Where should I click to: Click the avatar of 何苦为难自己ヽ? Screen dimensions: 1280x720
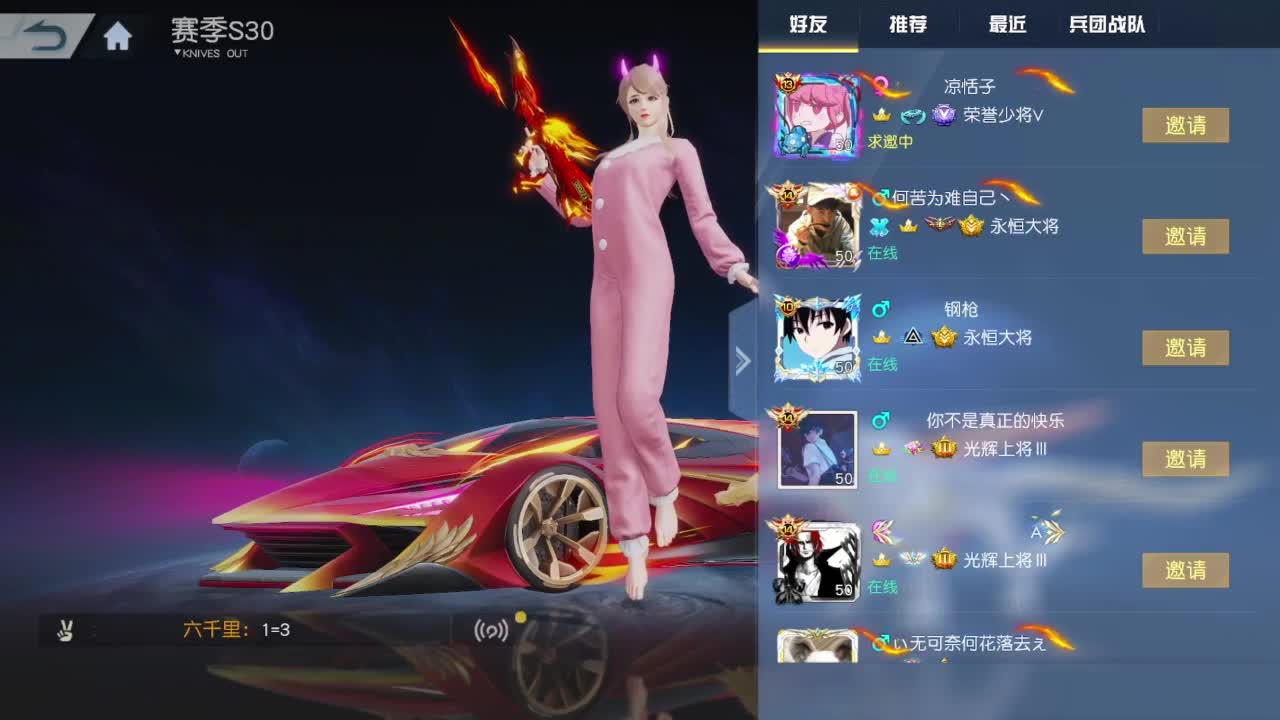click(817, 225)
